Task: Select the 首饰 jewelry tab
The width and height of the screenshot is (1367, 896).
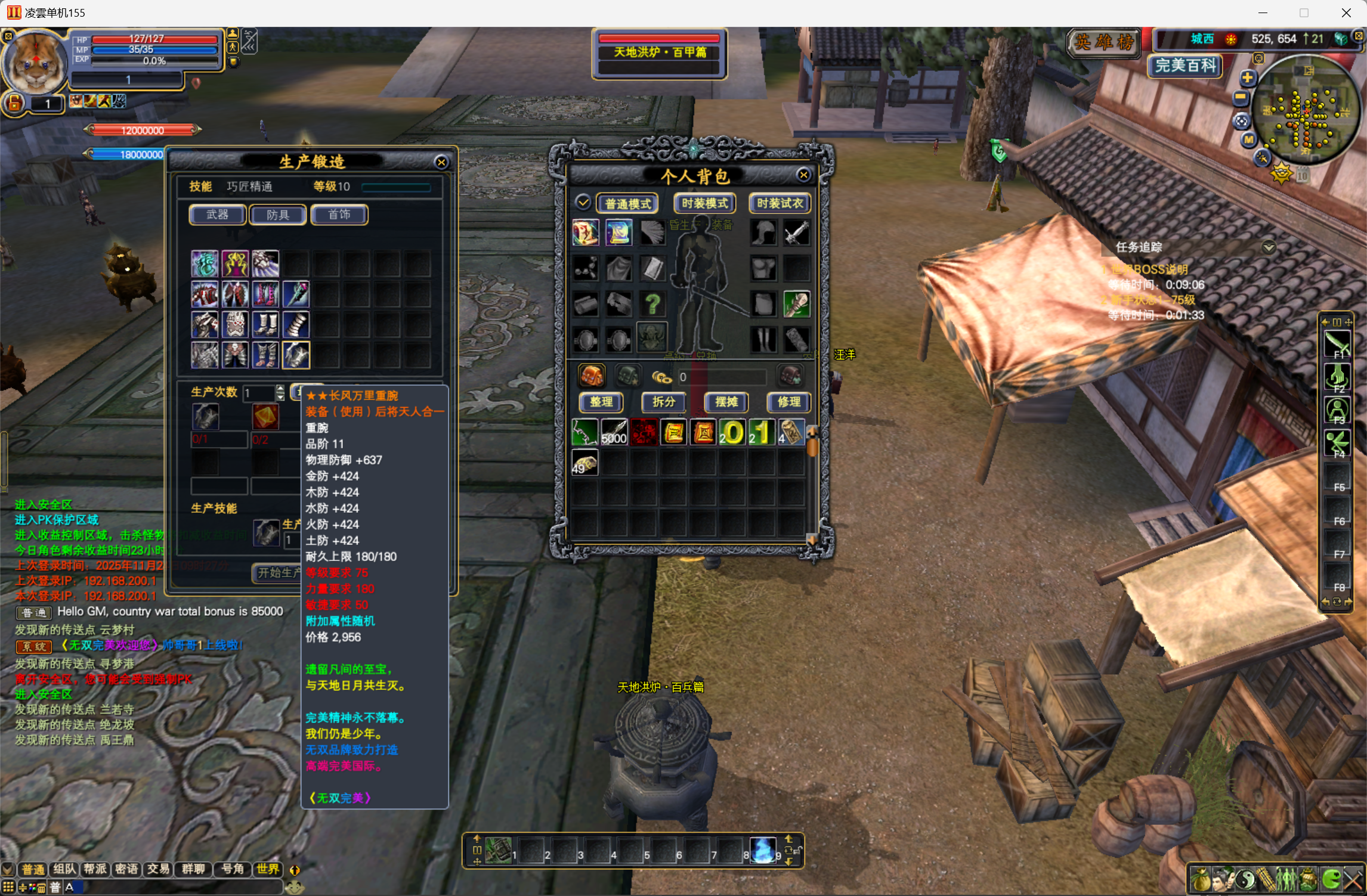Action: pyautogui.click(x=339, y=215)
